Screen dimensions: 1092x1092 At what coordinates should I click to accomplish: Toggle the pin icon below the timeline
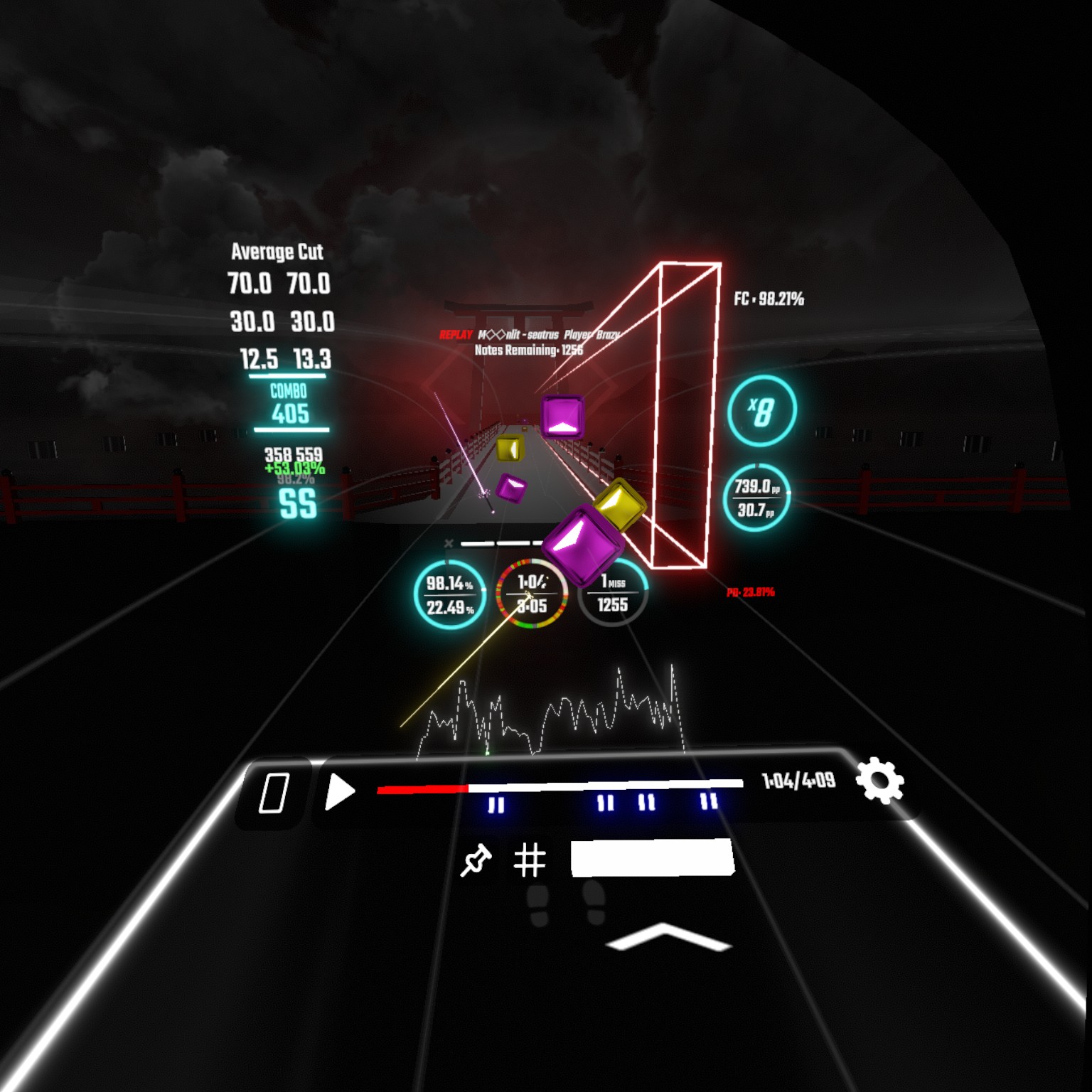(476, 860)
